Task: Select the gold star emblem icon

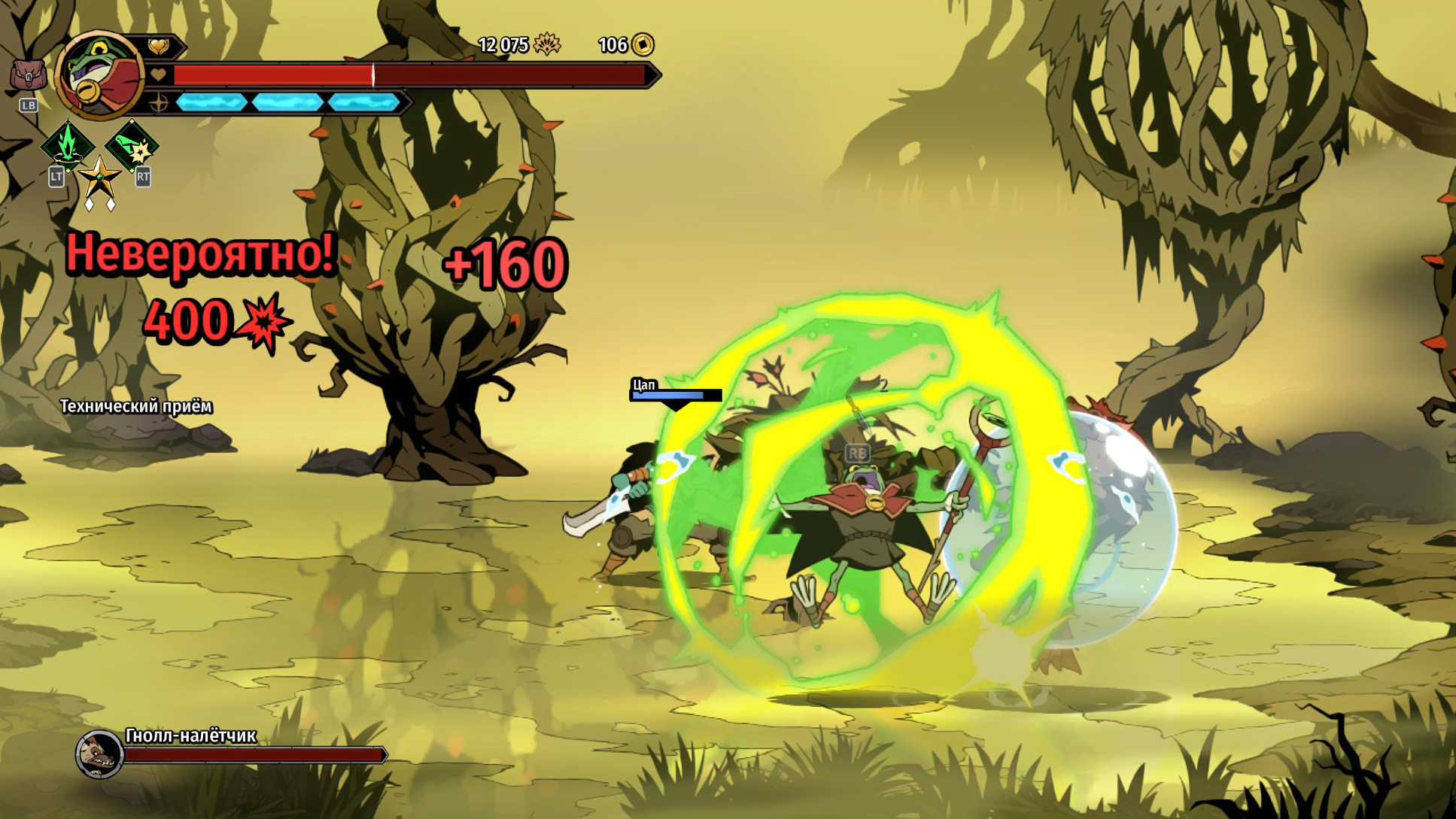Action: [x=99, y=178]
